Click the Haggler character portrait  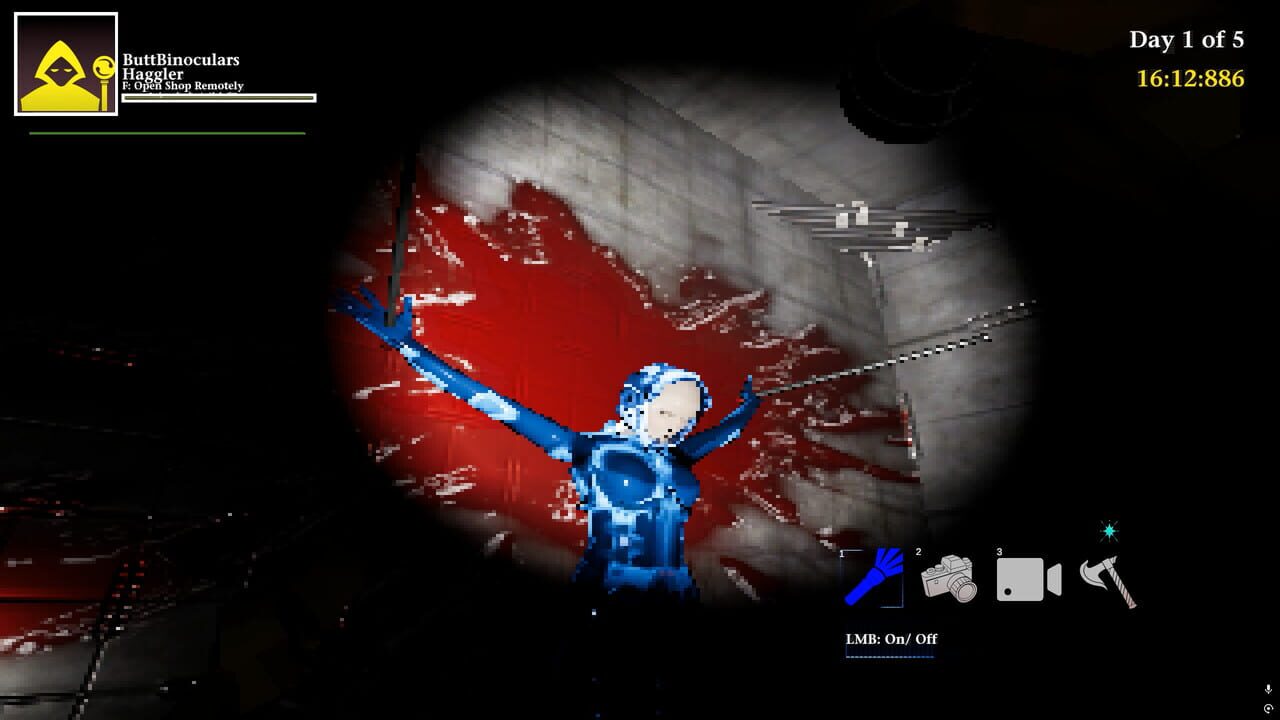66,65
